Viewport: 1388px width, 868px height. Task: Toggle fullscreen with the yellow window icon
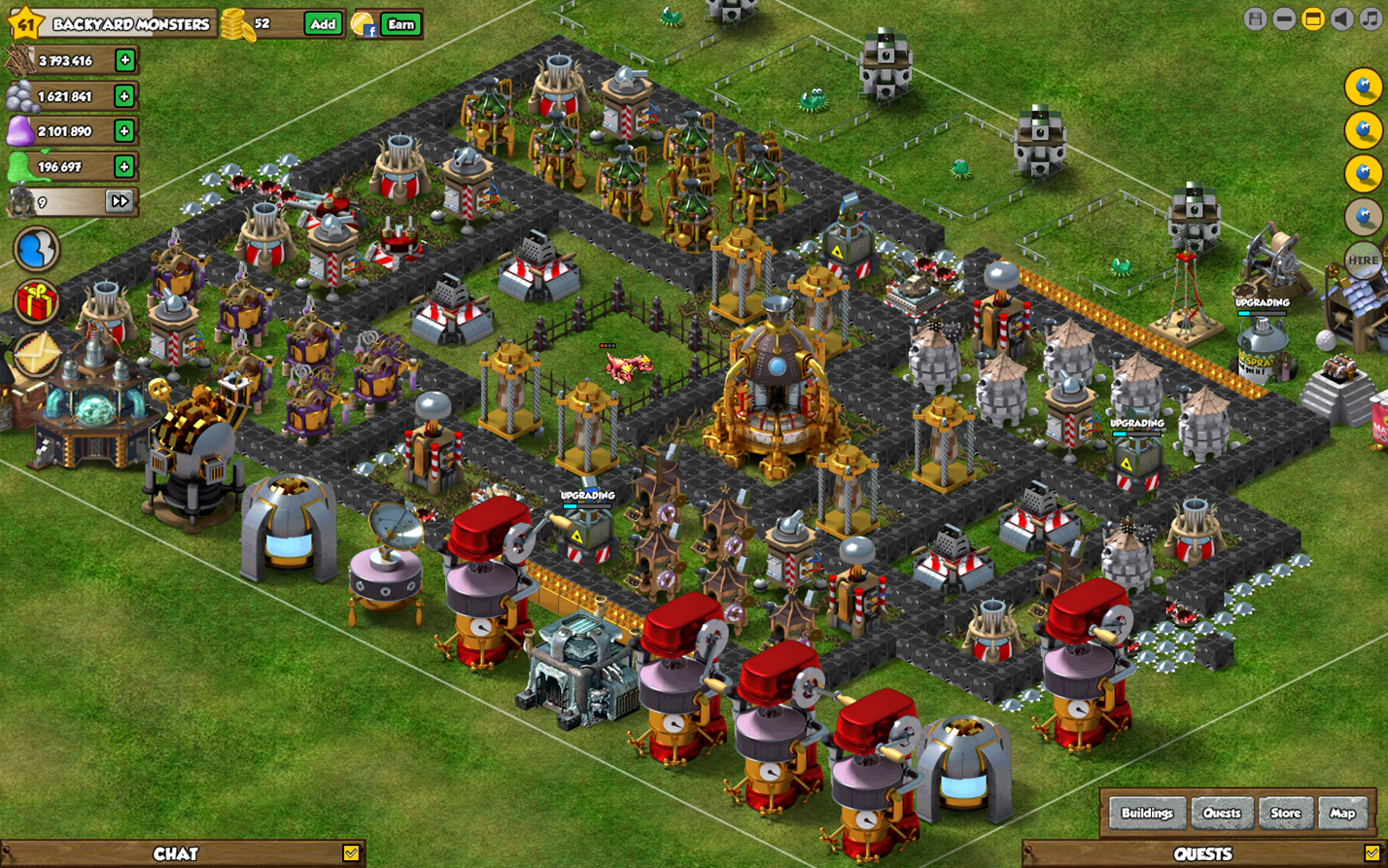pos(1313,18)
